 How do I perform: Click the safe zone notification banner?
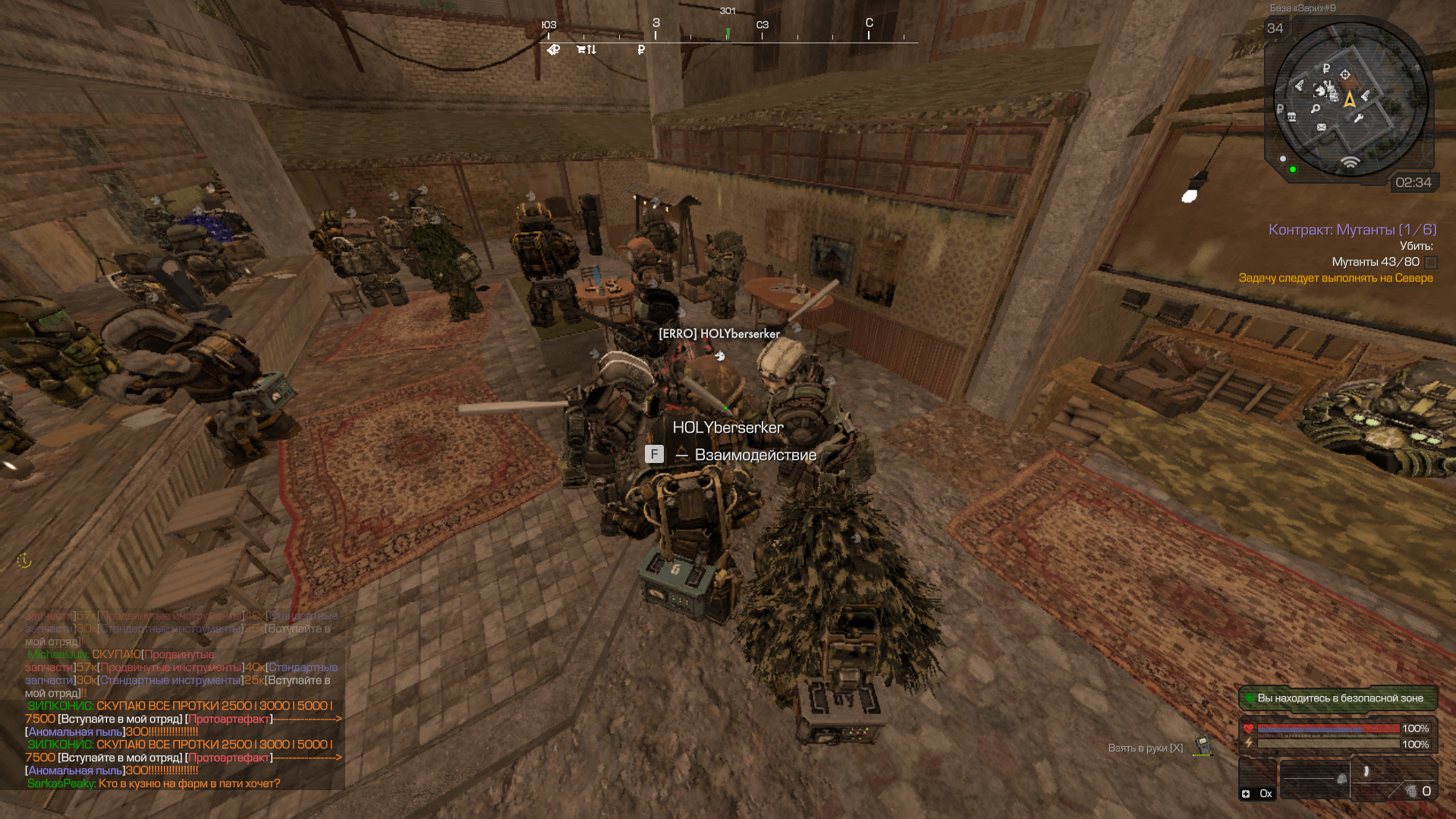pos(1338,698)
